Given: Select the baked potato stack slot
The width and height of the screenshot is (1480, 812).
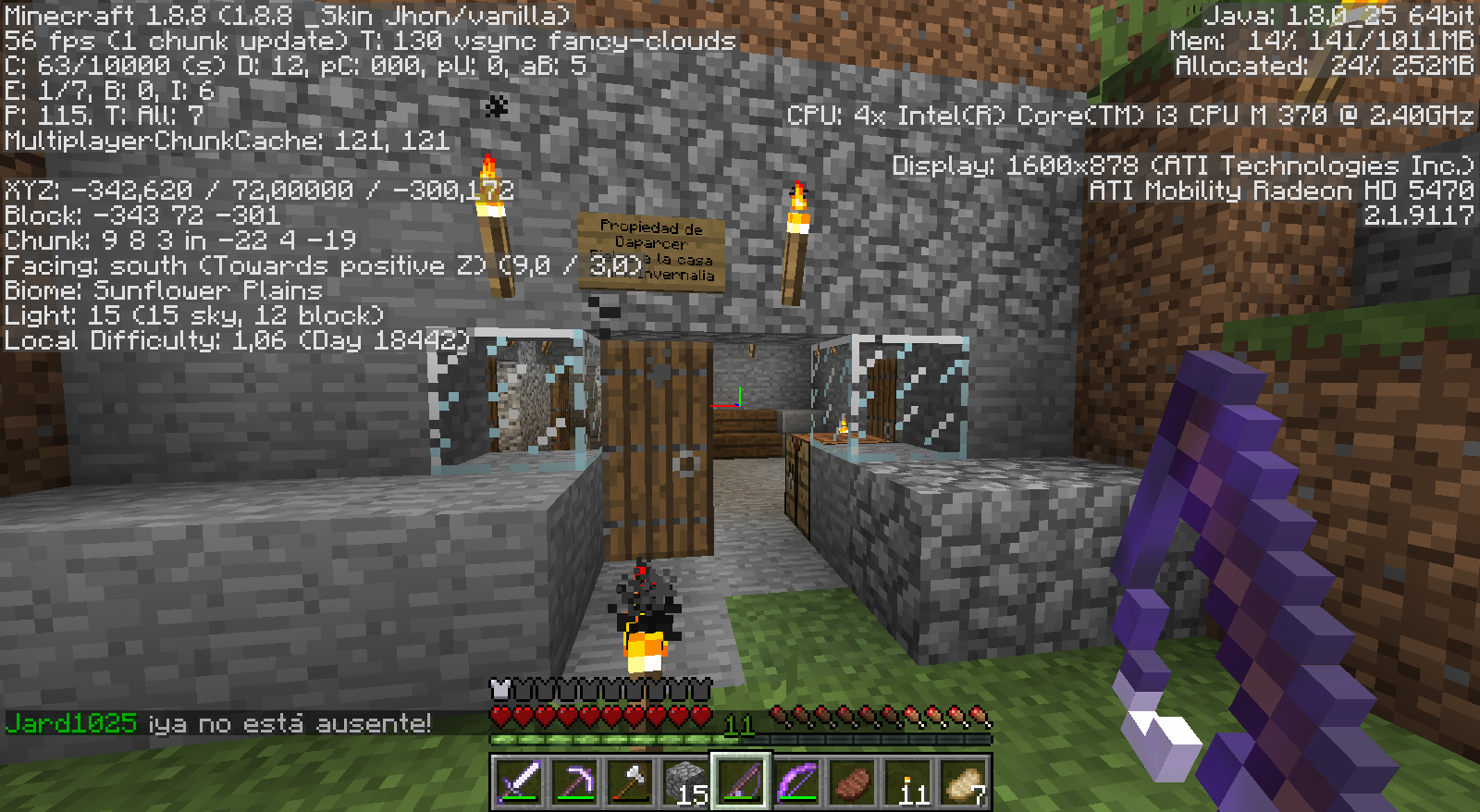Looking at the screenshot, I should click(x=963, y=782).
